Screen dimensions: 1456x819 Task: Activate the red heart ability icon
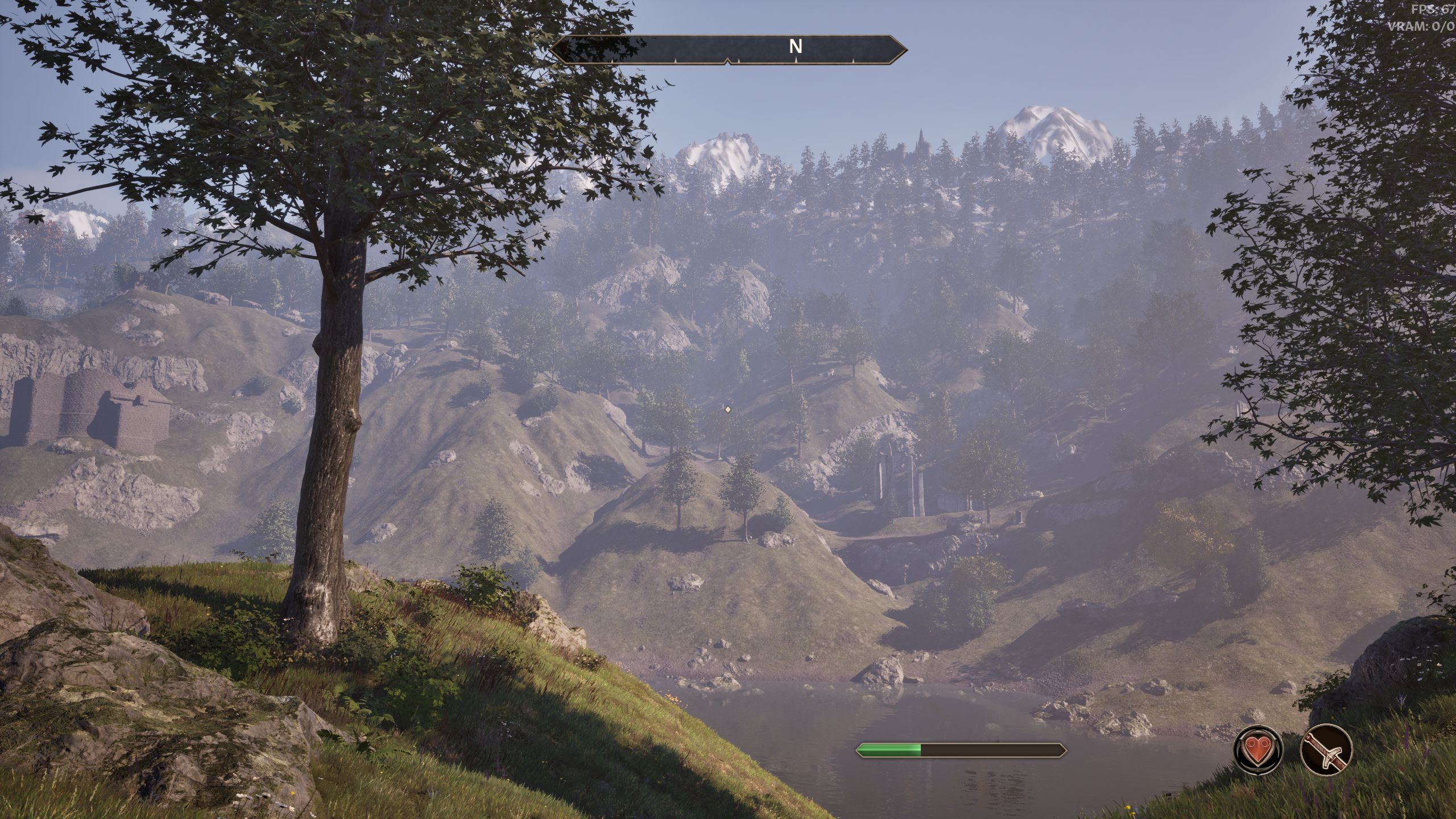[1258, 750]
